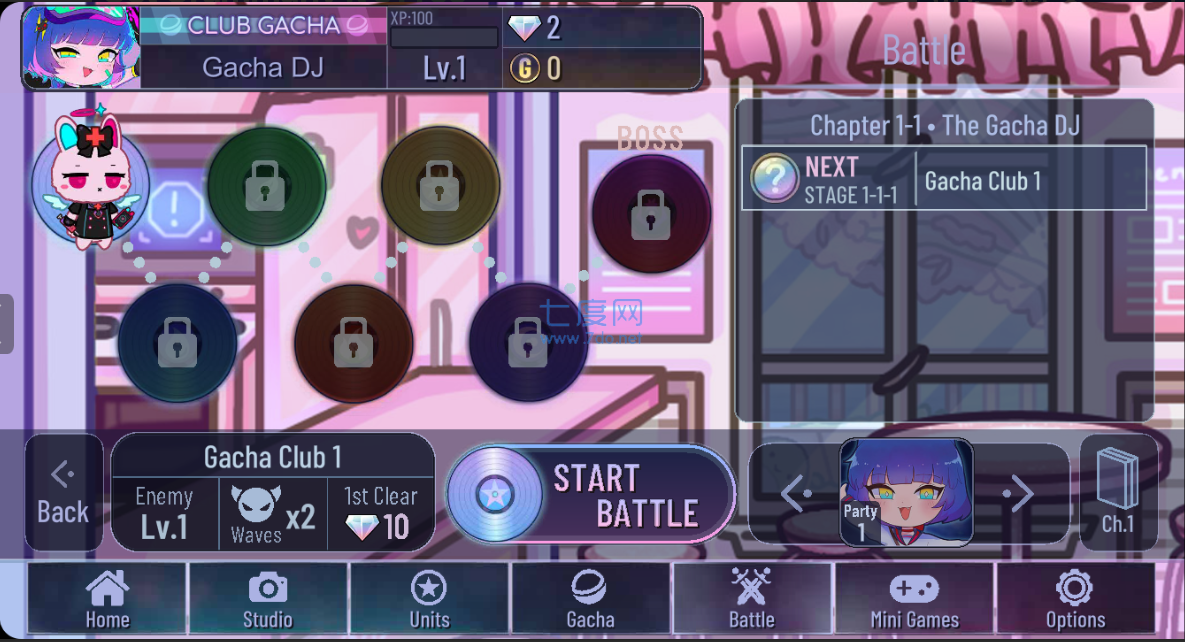Go back using the Back button
This screenshot has width=1185, height=642.
click(x=63, y=493)
